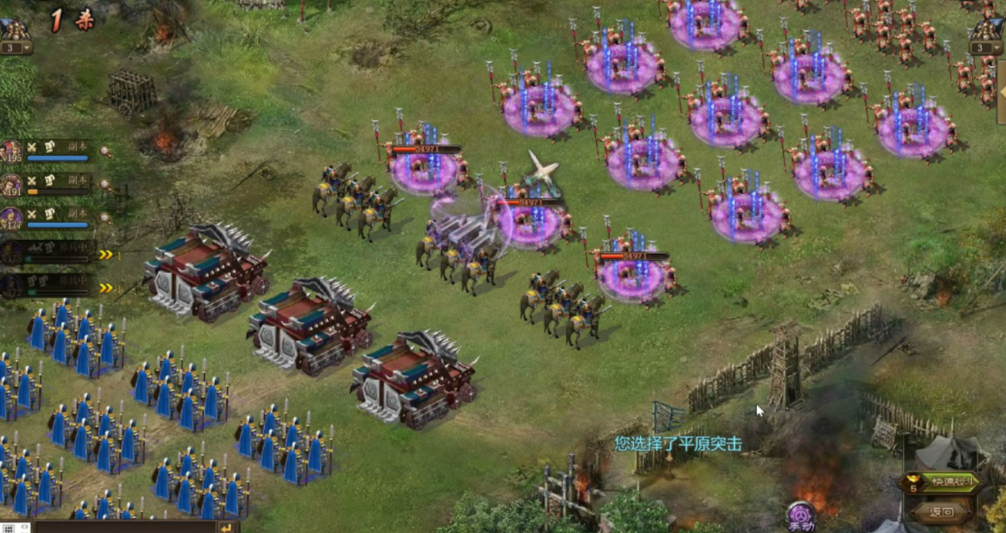Inspect the level 191 general's magnifier icon

tap(104, 184)
